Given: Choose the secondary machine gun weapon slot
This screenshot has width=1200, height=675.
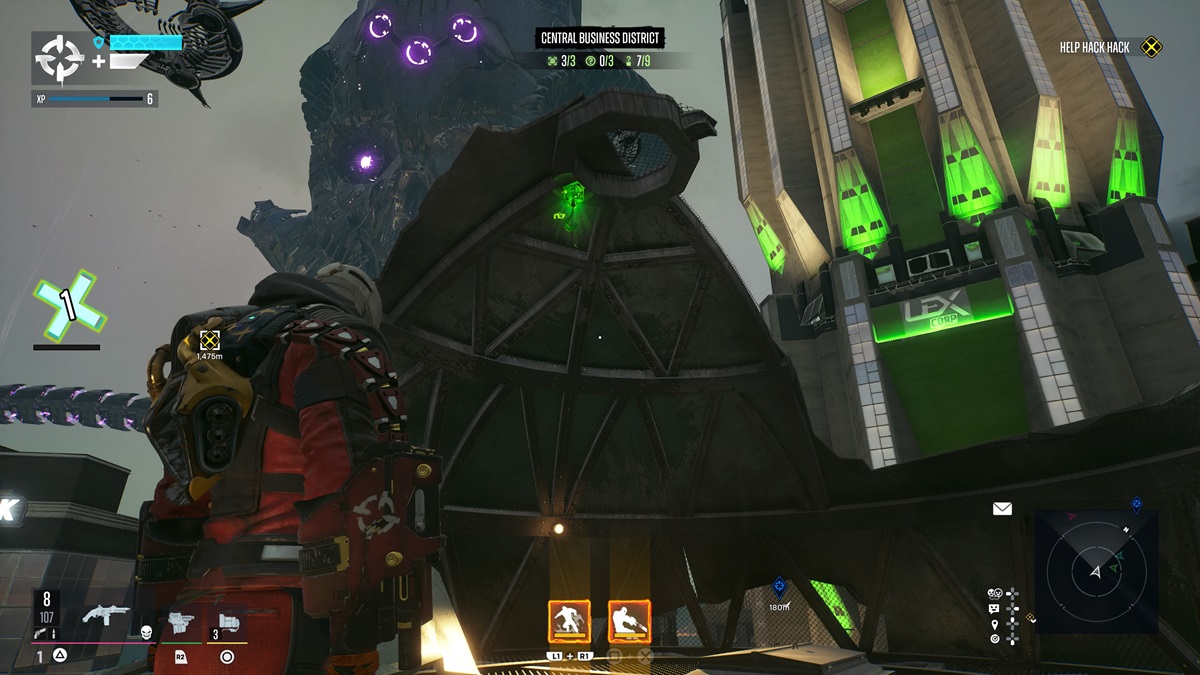Looking at the screenshot, I should (x=181, y=624).
